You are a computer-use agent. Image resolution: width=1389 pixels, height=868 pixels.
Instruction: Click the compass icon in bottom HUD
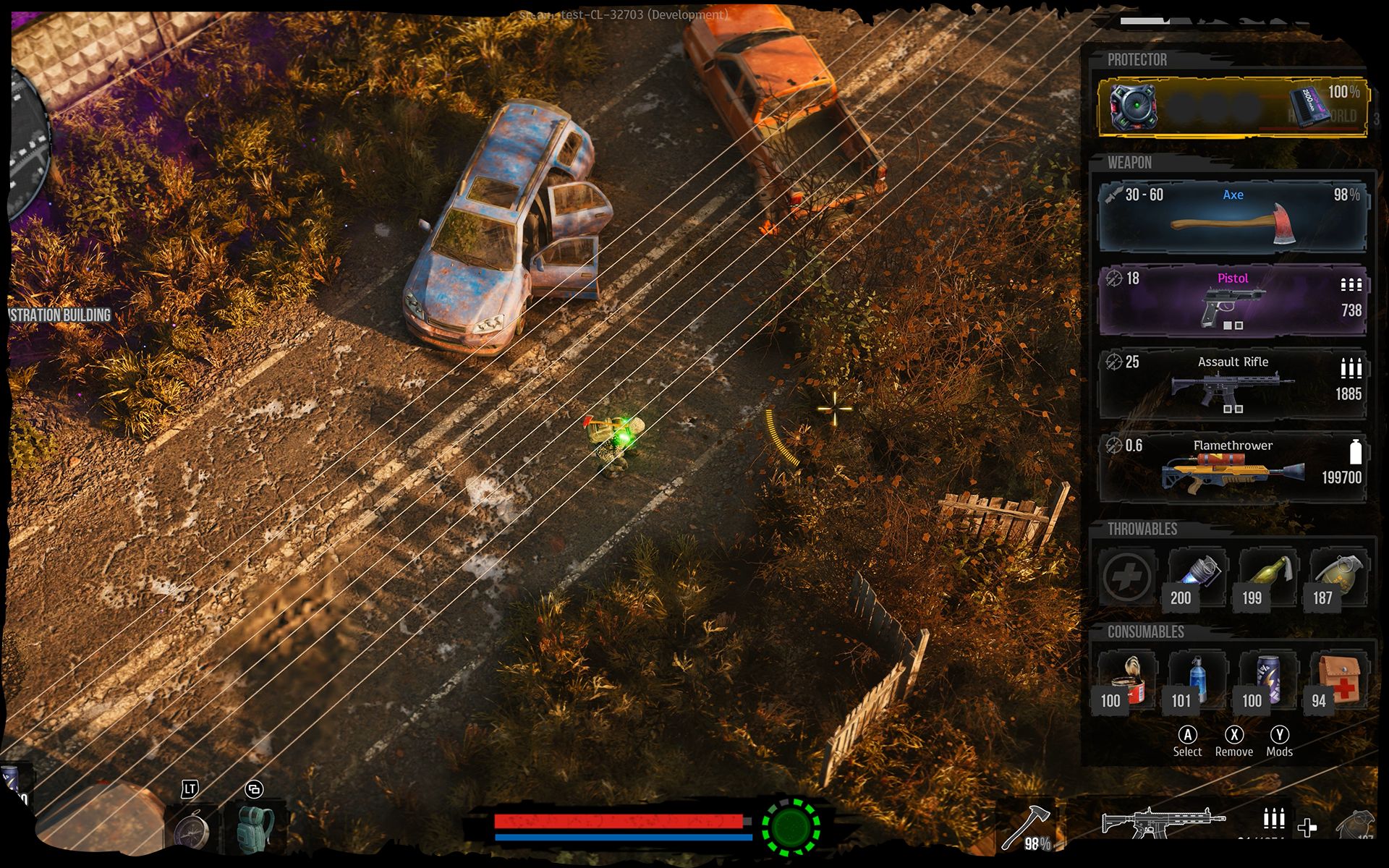pos(192,830)
